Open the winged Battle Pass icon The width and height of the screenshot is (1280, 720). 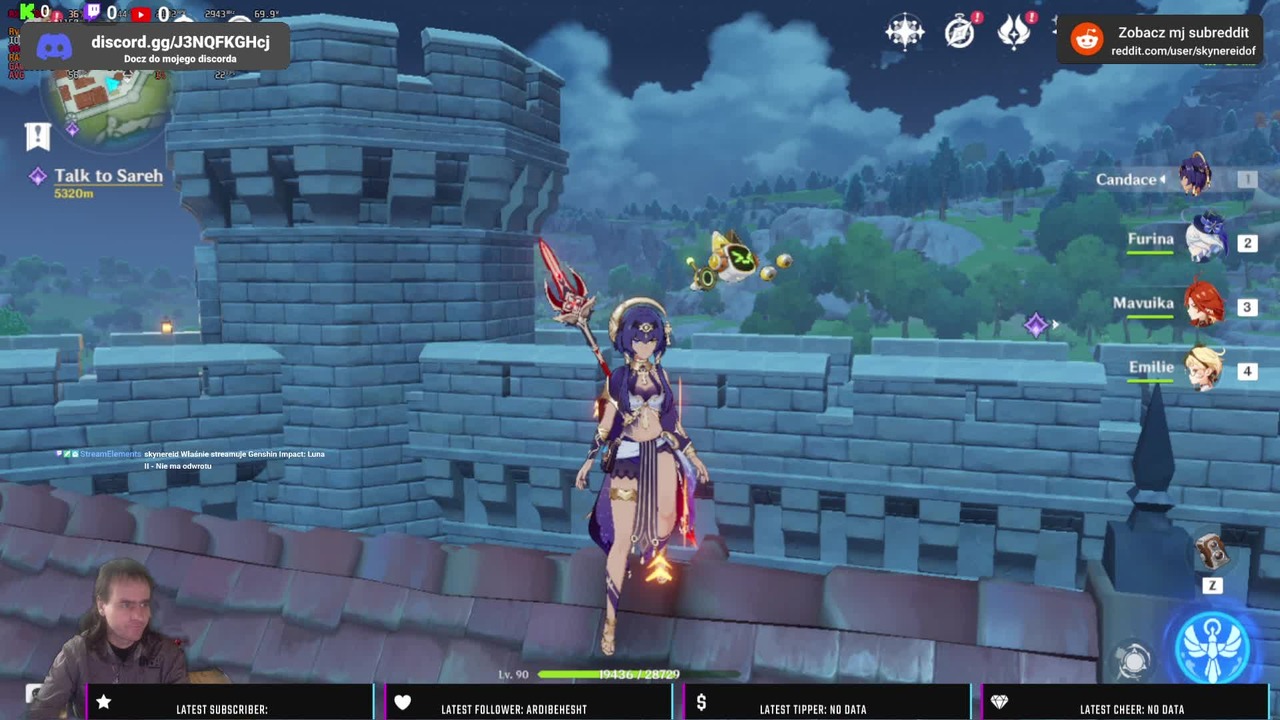coord(1013,31)
